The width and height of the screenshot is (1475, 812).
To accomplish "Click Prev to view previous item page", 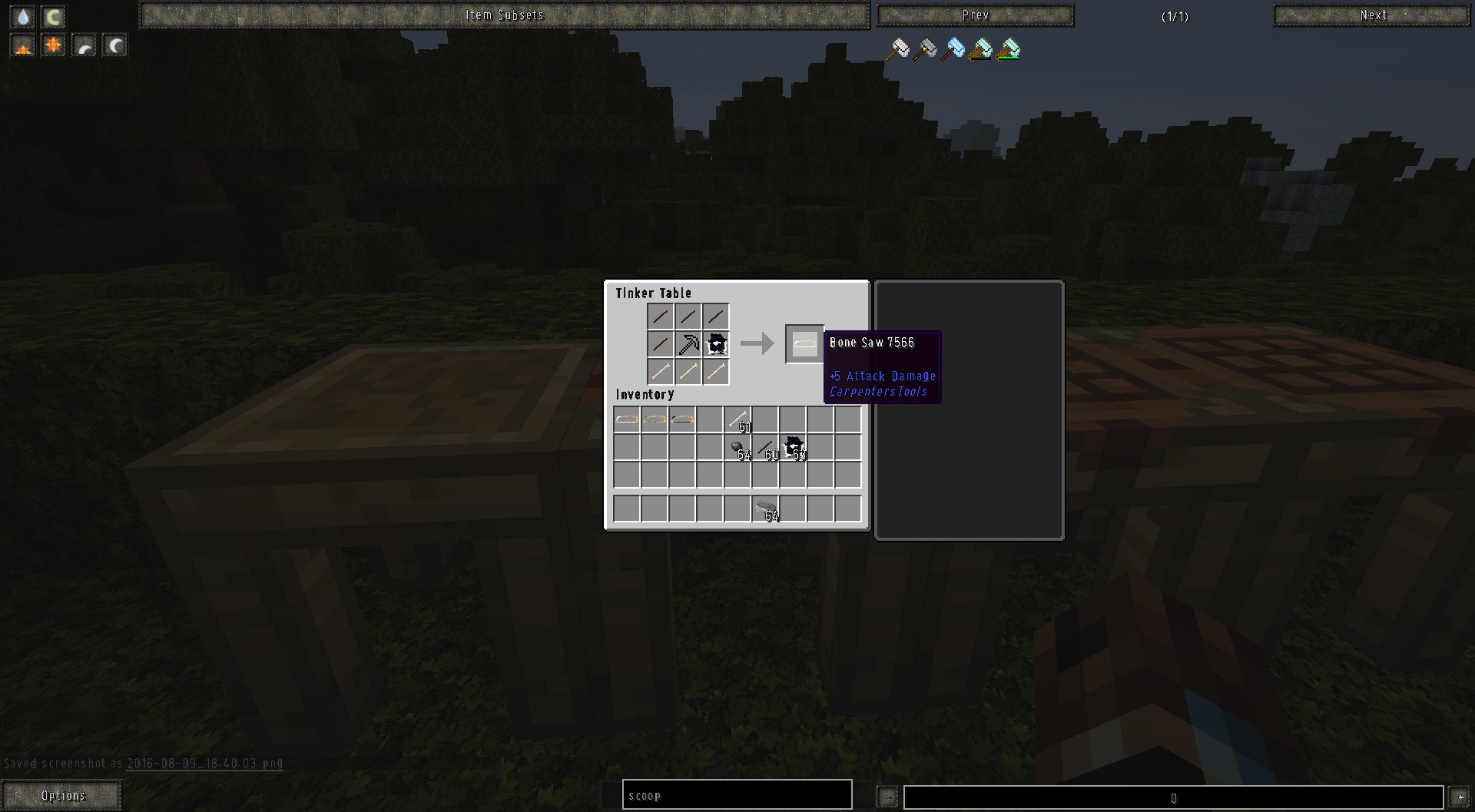I will [976, 15].
